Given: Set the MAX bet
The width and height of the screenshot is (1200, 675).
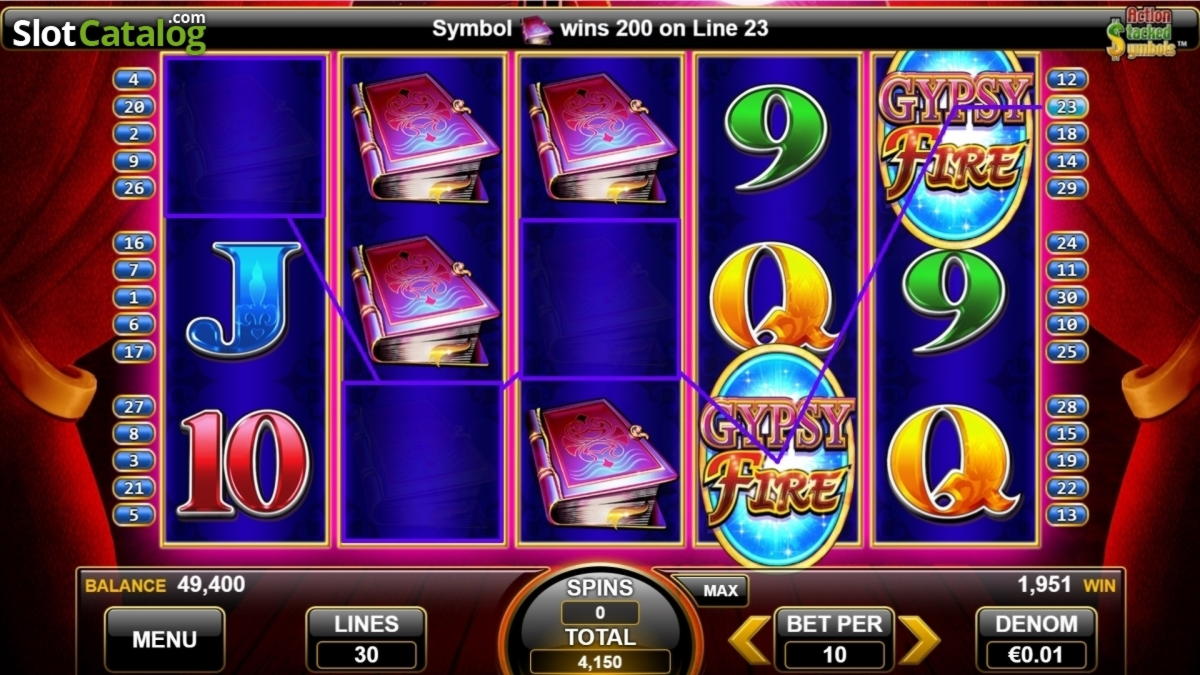Looking at the screenshot, I should (x=720, y=590).
